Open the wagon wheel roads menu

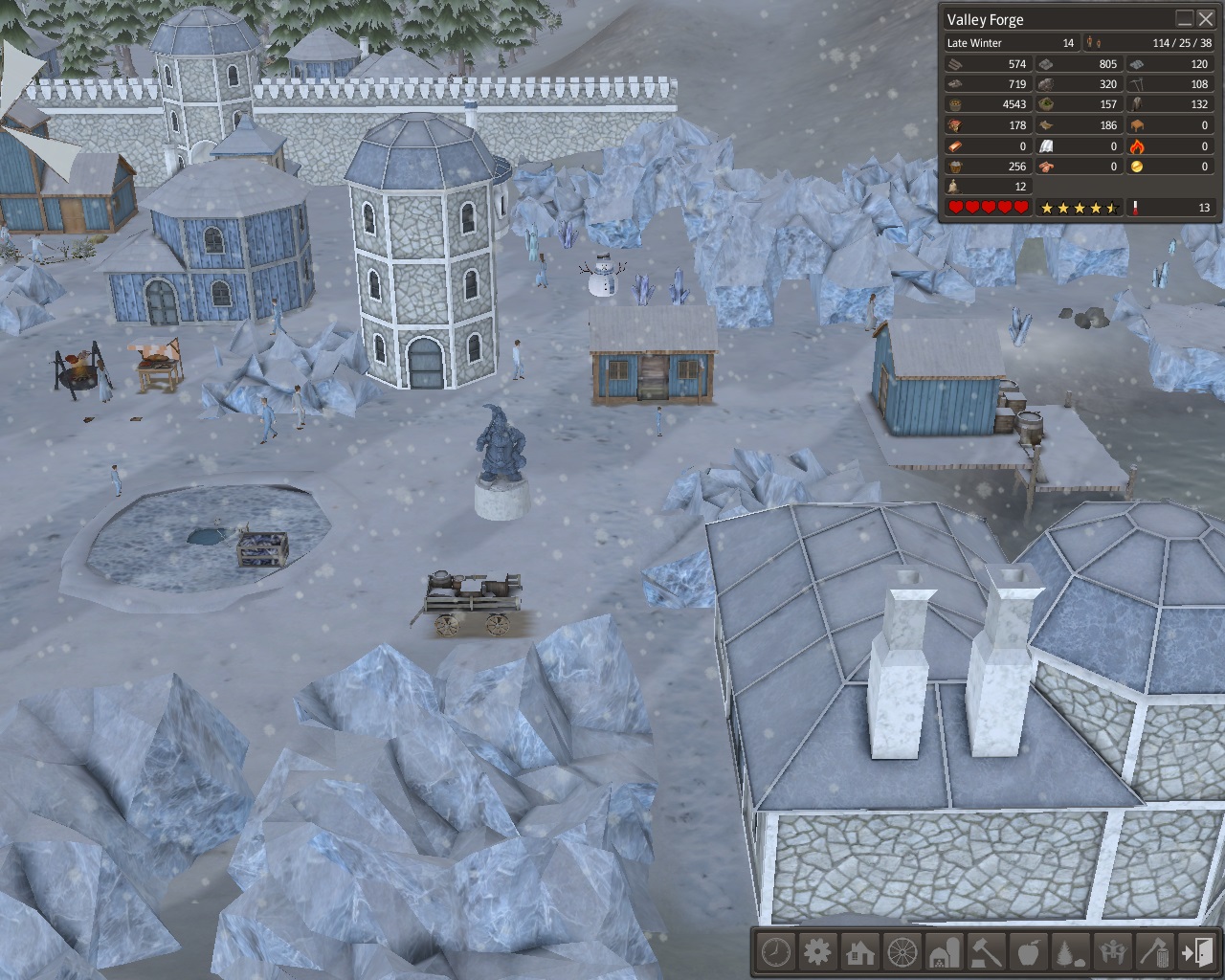902,952
